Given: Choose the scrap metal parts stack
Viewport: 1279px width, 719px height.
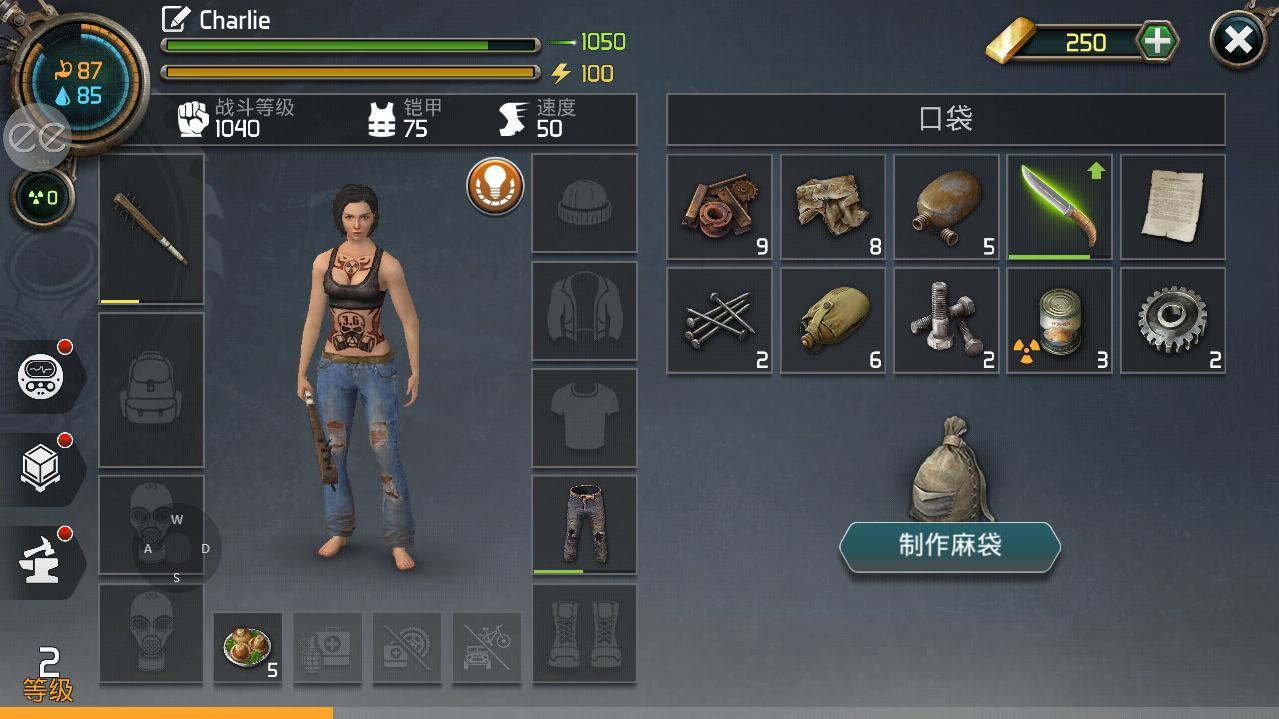Looking at the screenshot, I should click(x=719, y=206).
